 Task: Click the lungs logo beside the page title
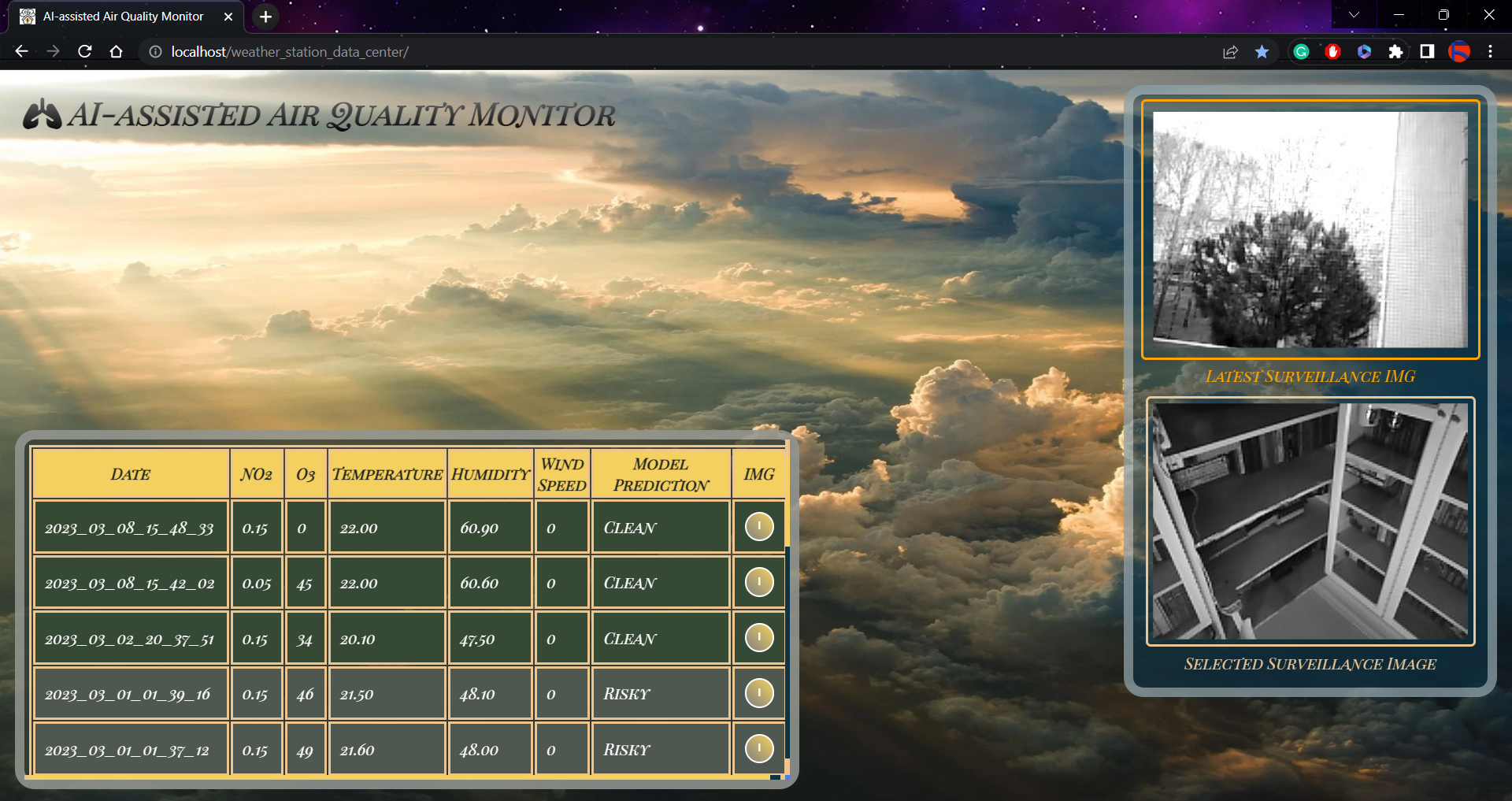43,115
